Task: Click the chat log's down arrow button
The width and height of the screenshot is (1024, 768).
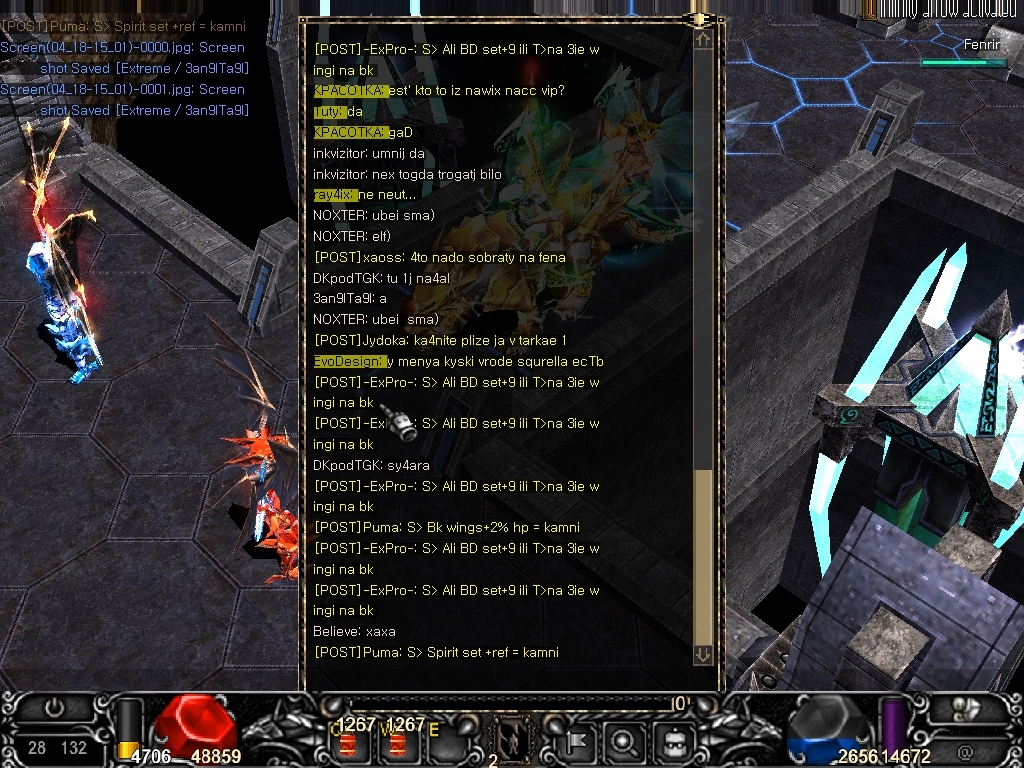Action: coord(703,654)
